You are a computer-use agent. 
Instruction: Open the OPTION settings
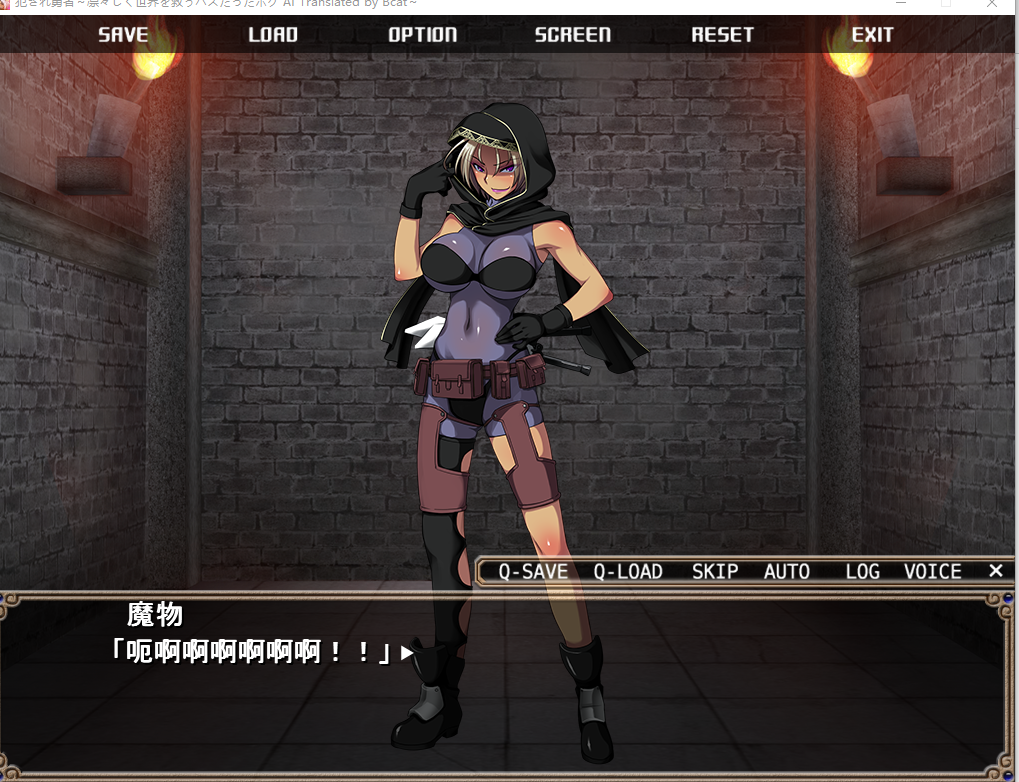[422, 35]
